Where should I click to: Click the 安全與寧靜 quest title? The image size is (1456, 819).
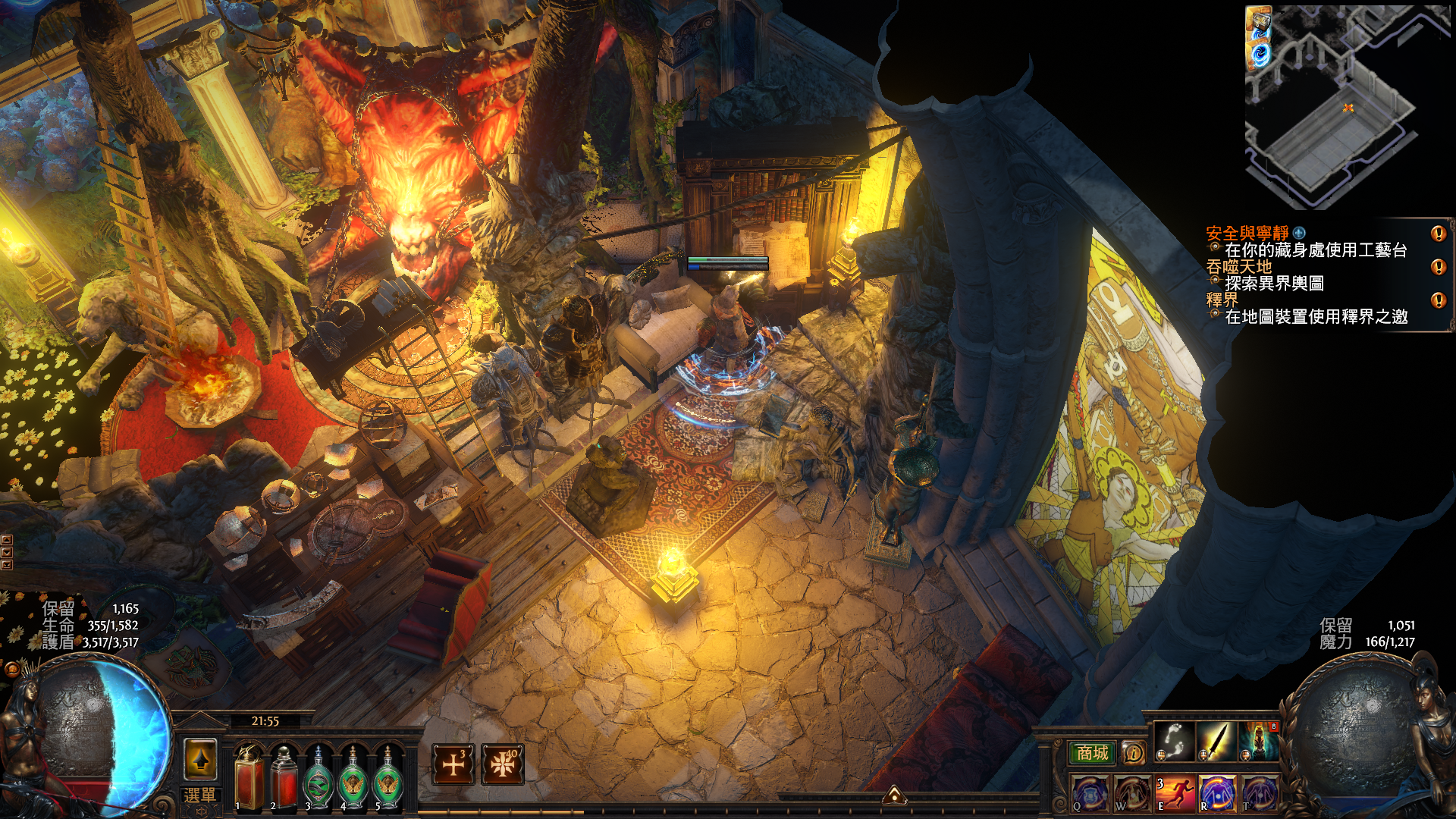click(x=1247, y=234)
